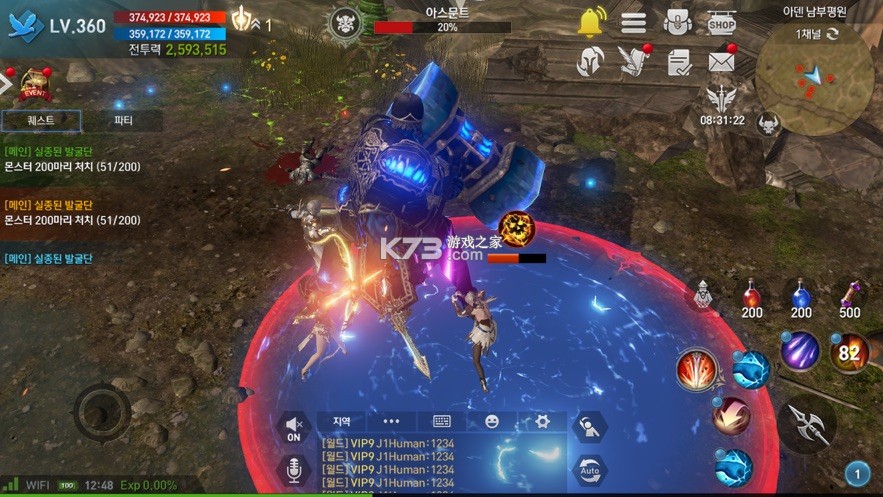Open the SHOP from the top bar
Viewport: 883px width, 497px height.
tap(721, 22)
